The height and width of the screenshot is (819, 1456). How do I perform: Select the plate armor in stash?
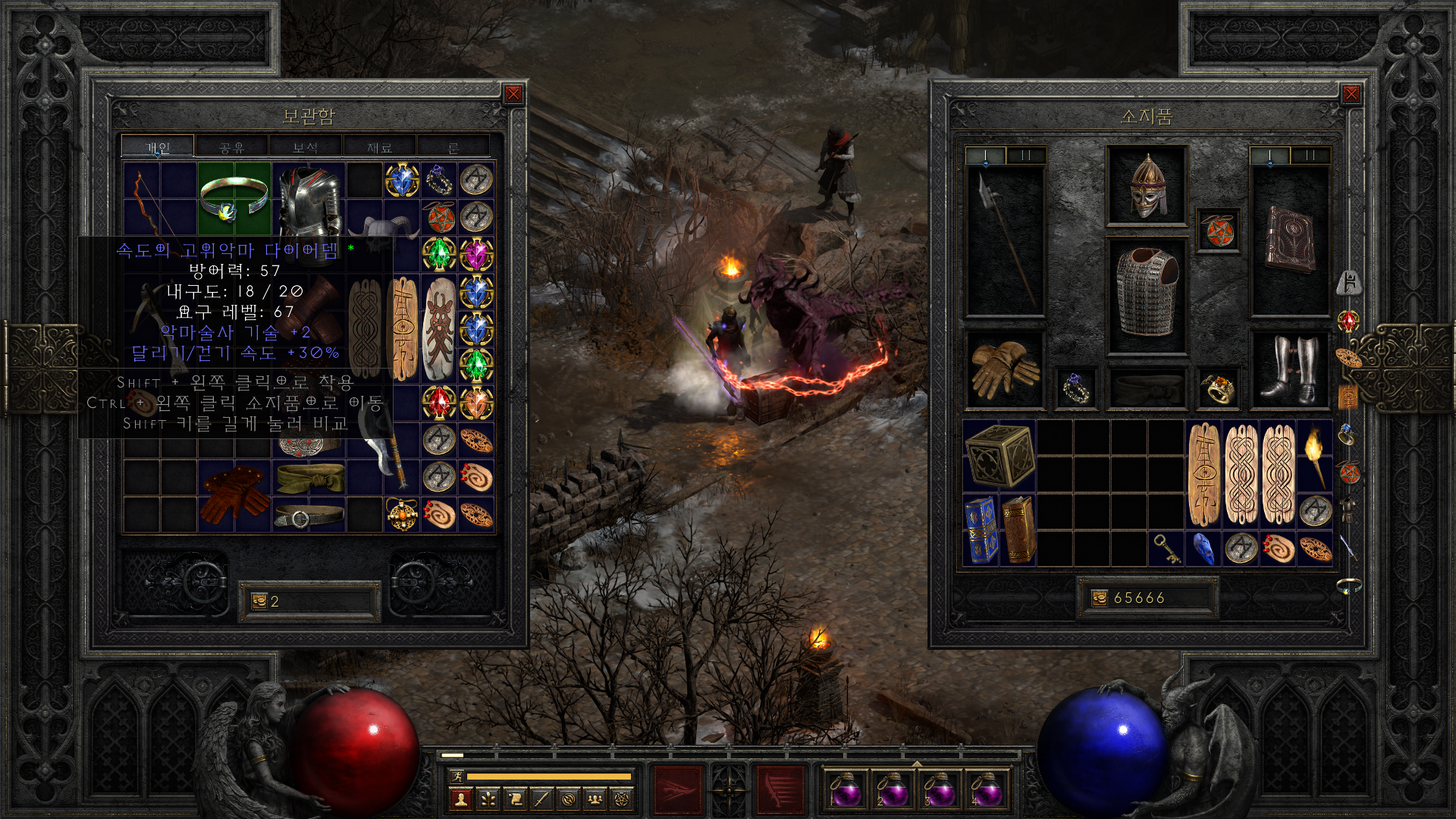tap(309, 203)
